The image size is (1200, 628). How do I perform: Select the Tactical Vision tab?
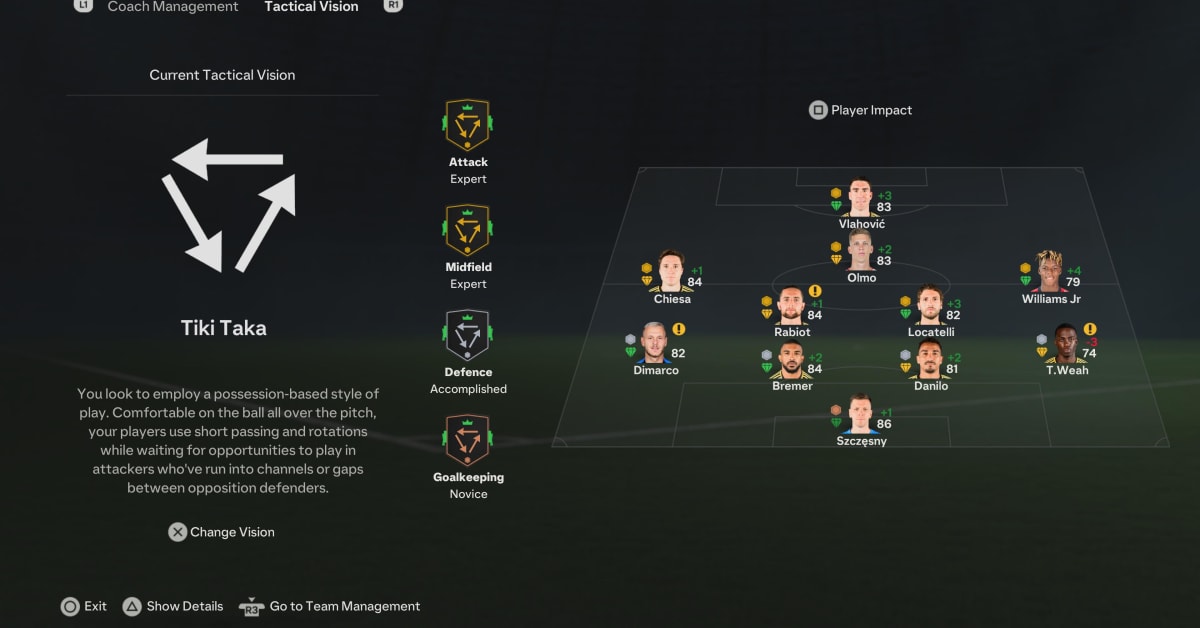click(x=311, y=7)
